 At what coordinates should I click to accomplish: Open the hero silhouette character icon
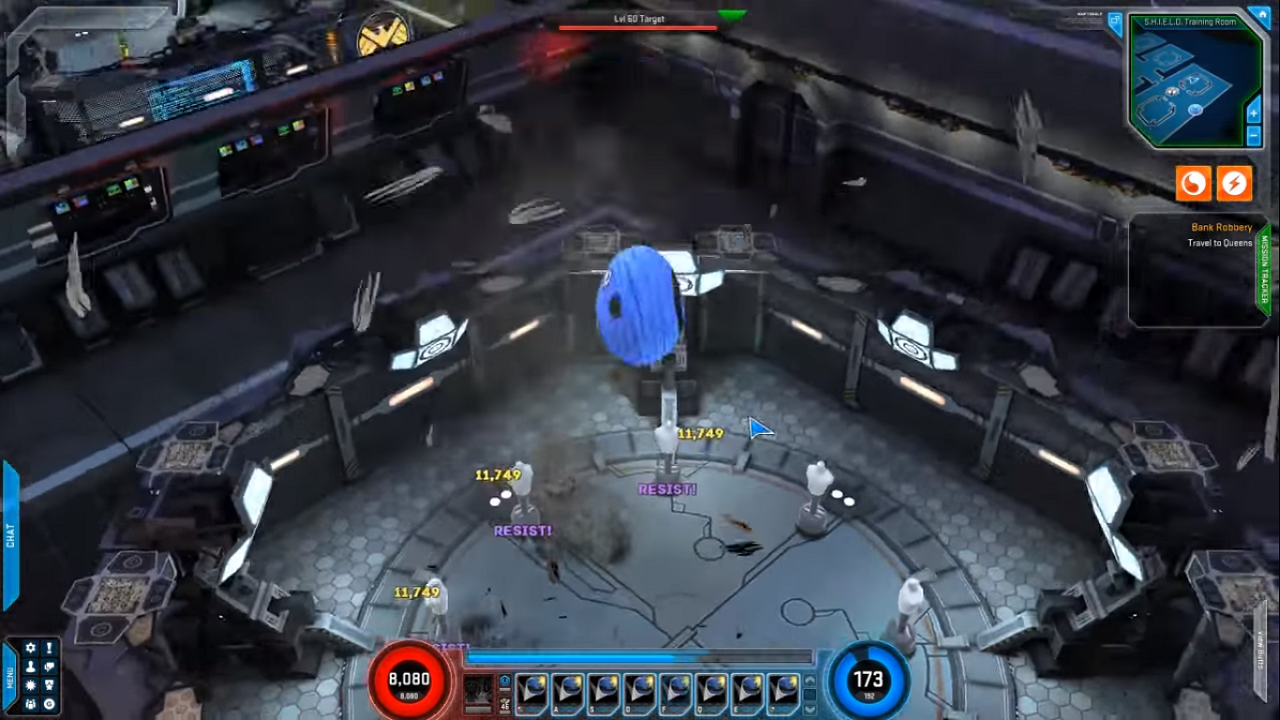[30, 667]
